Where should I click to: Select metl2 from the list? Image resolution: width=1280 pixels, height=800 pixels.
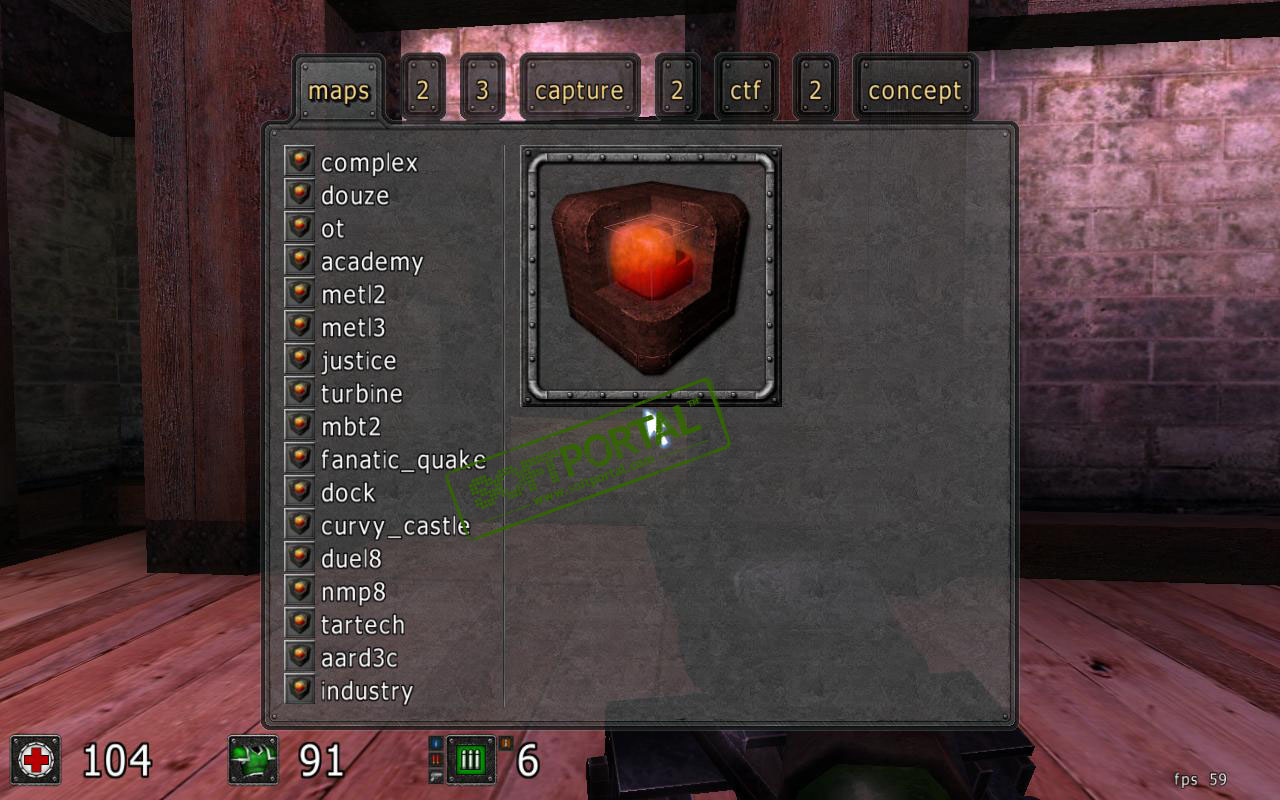352,294
